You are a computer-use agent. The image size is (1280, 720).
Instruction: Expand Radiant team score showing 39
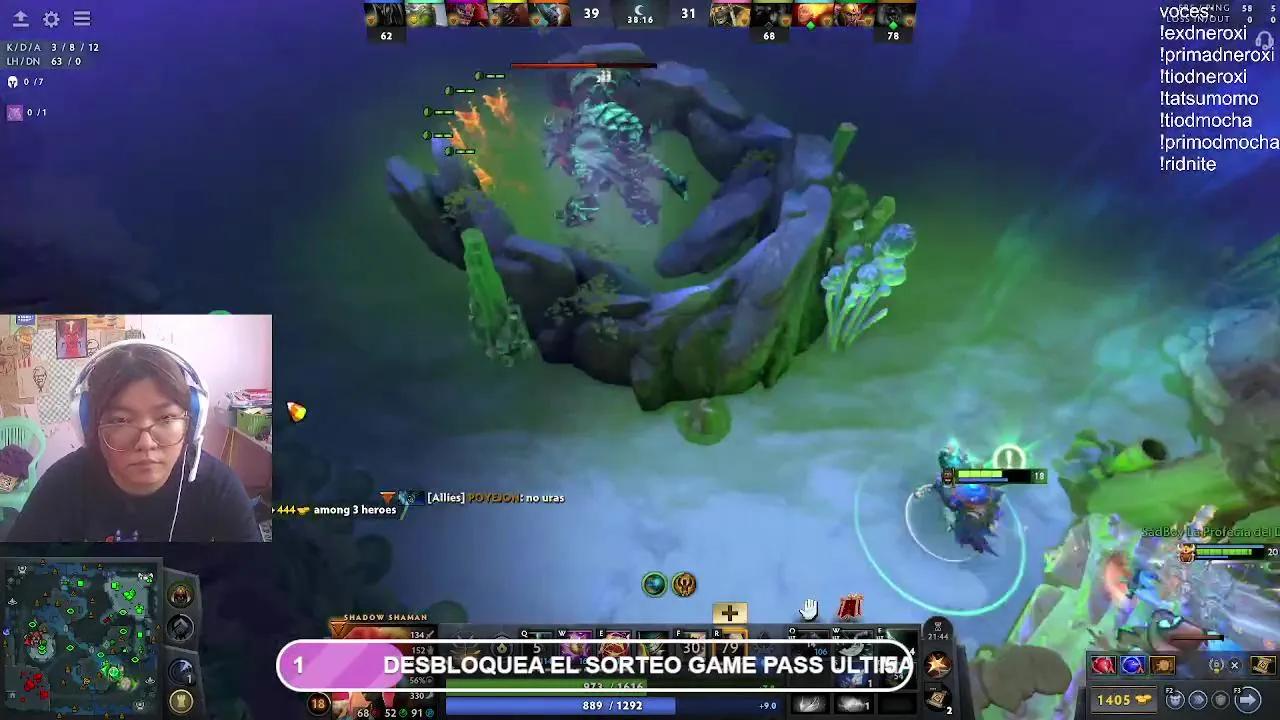pyautogui.click(x=590, y=14)
